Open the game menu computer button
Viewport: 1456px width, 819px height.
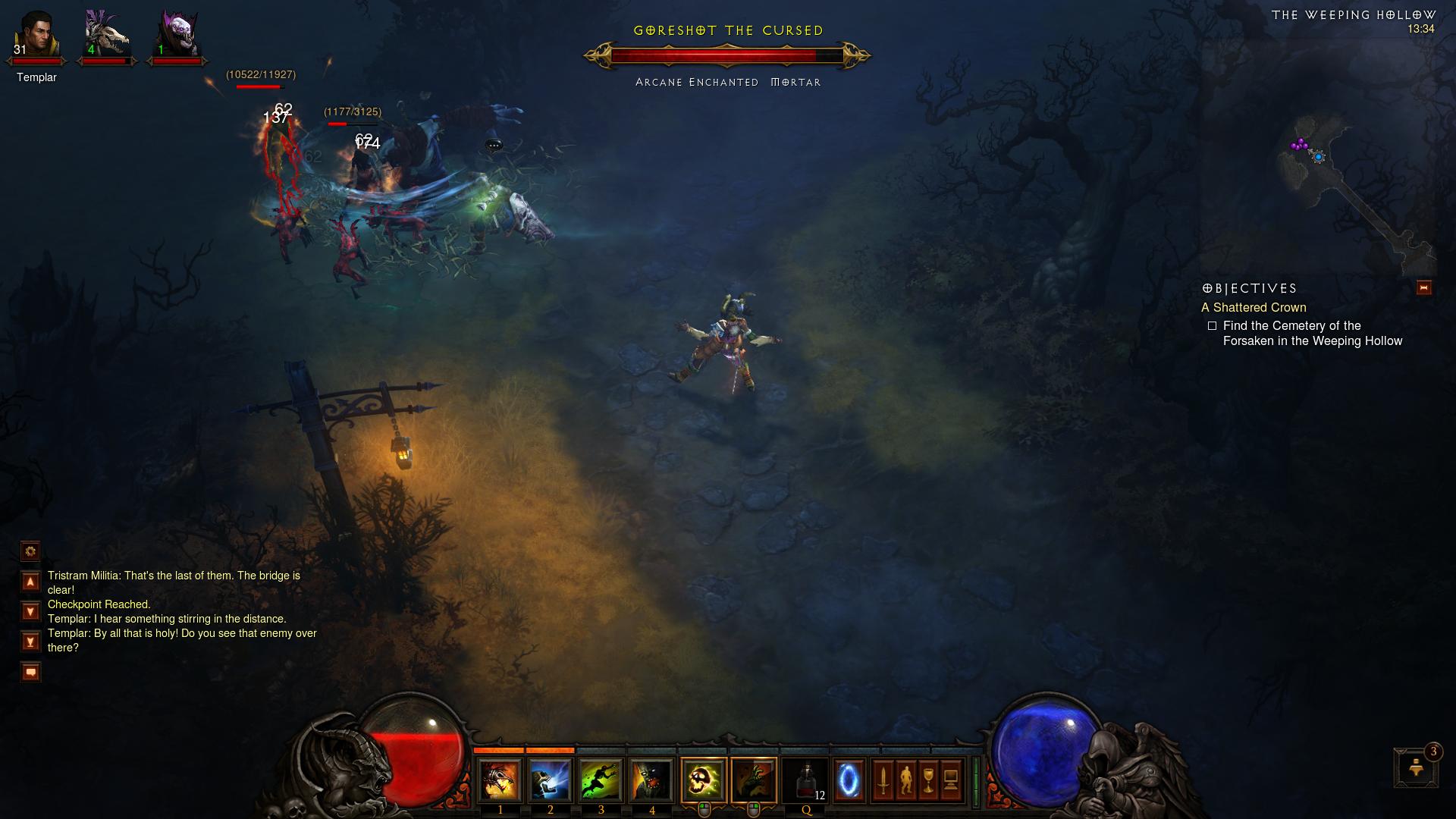tap(951, 780)
